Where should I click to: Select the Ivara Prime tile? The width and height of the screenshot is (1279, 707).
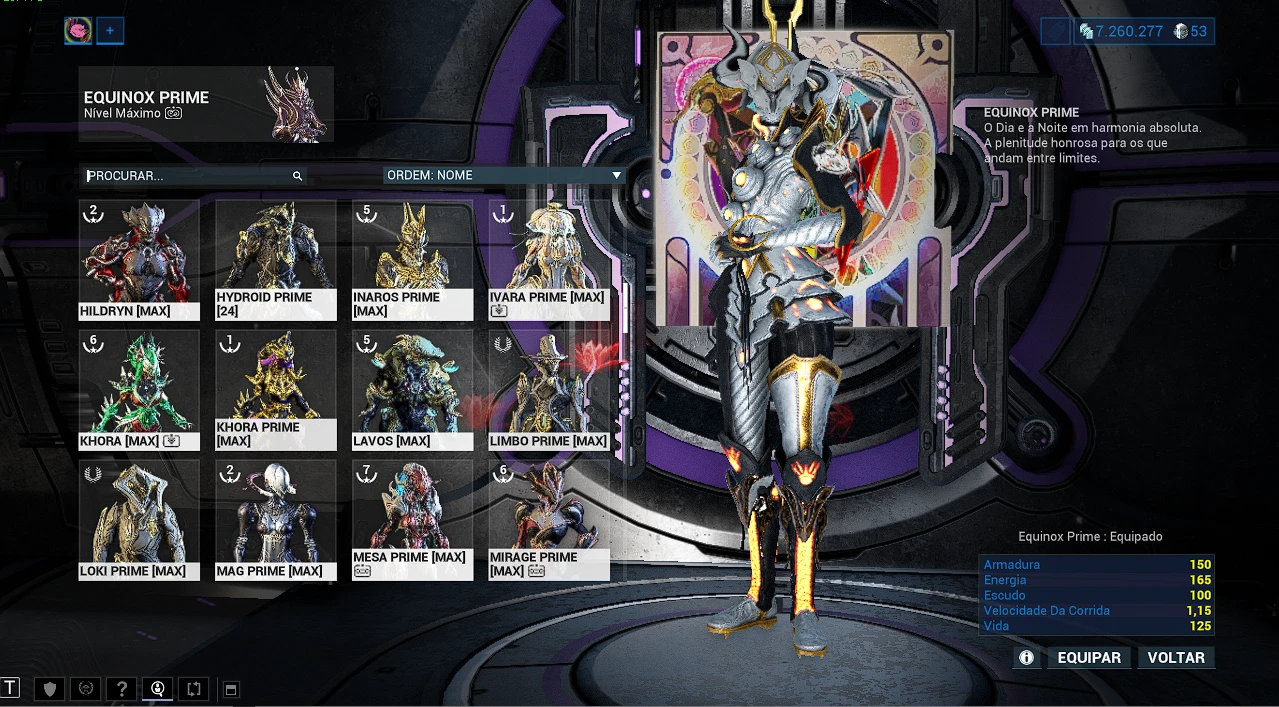549,260
